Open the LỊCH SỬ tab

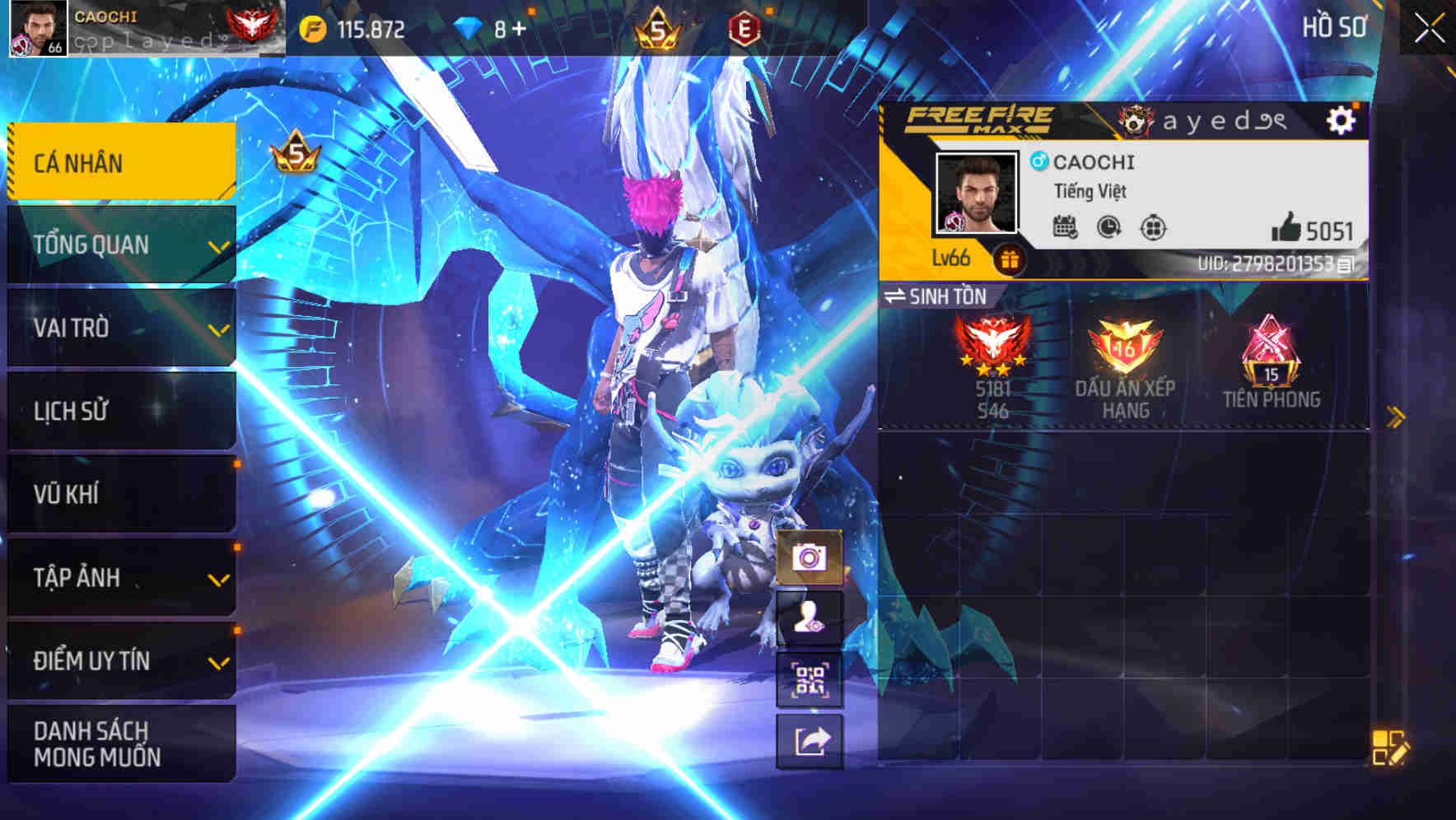(120, 411)
